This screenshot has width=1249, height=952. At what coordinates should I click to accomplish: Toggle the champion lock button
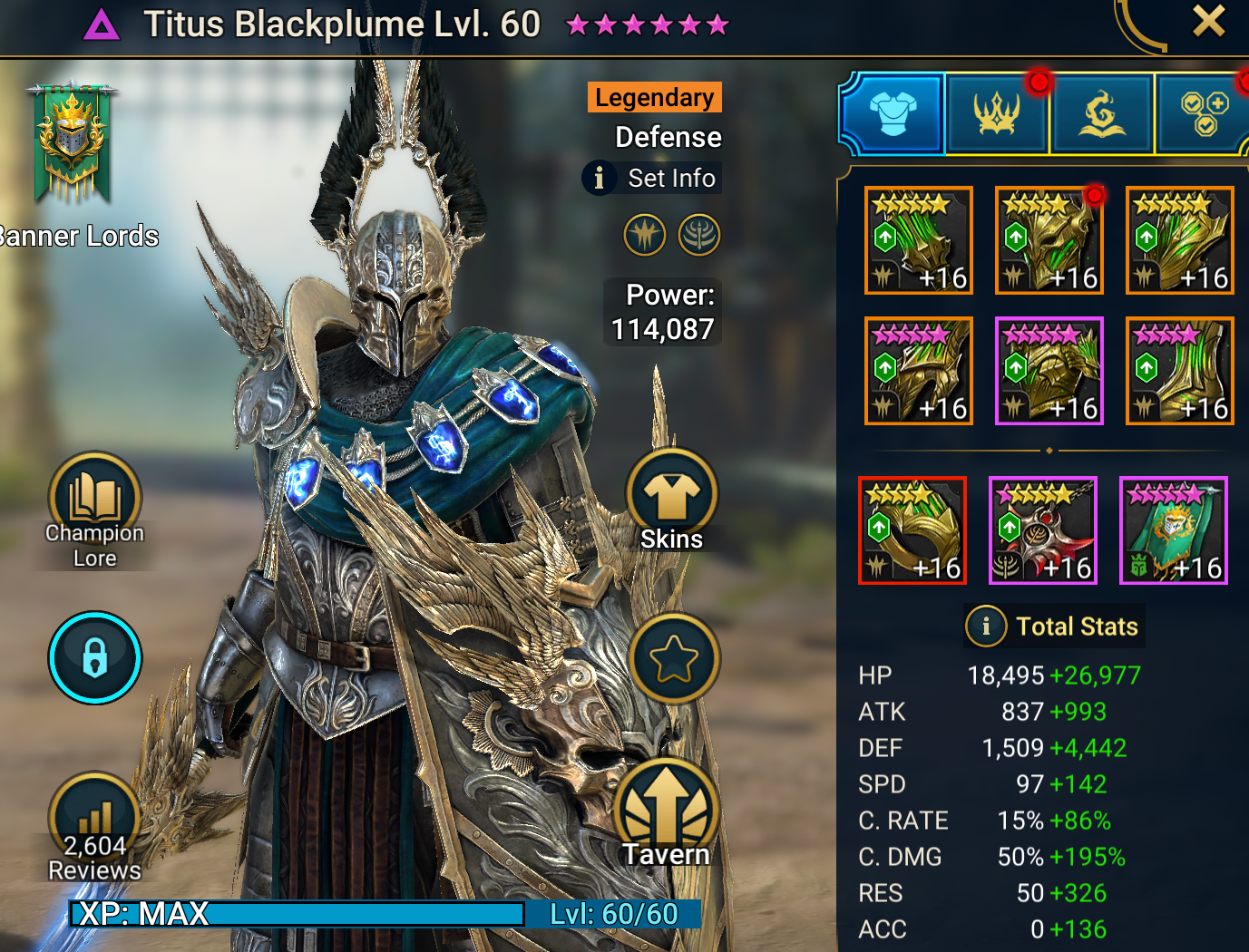pos(95,657)
